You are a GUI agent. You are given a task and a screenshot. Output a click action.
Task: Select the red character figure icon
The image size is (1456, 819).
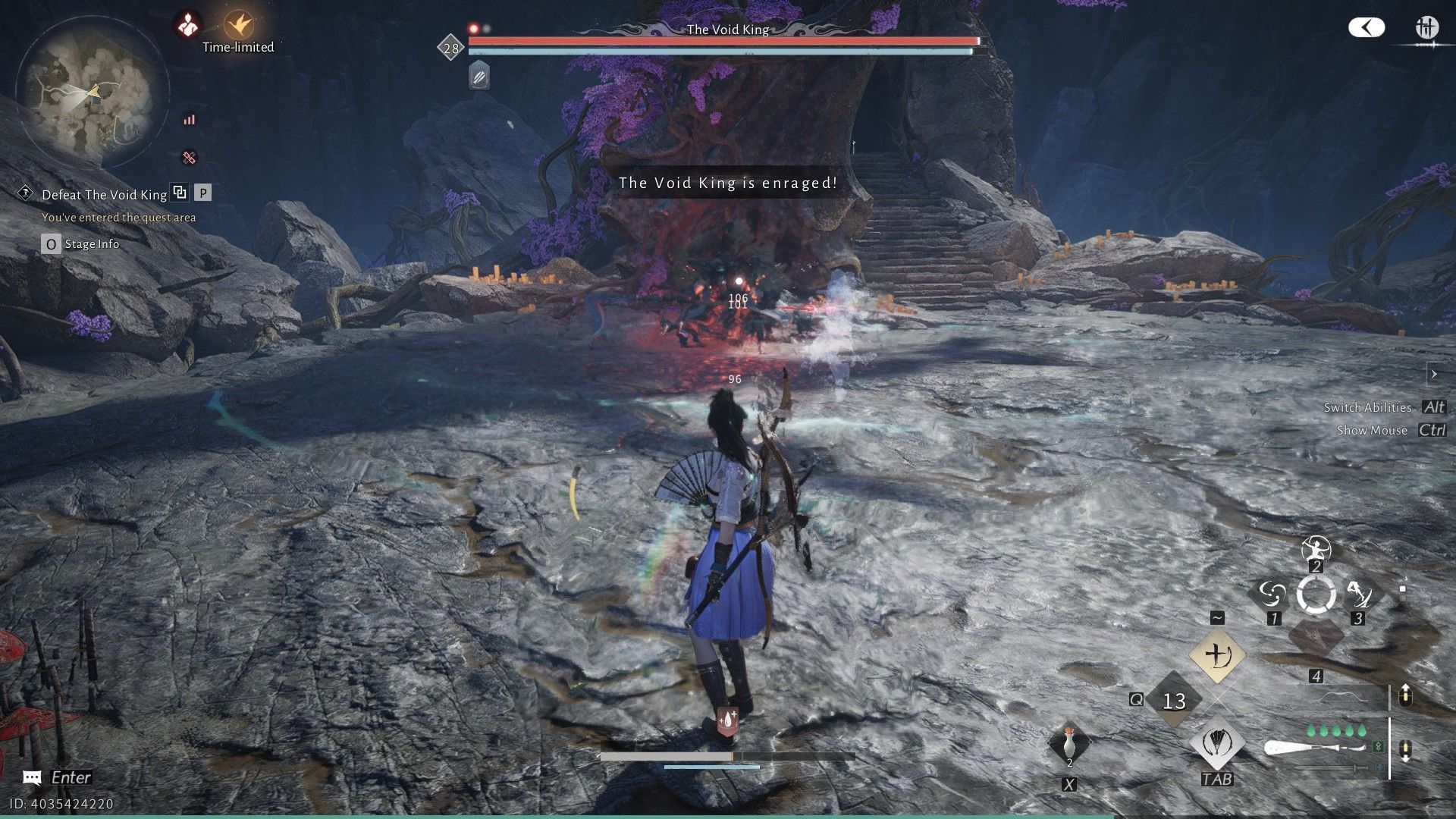187,26
